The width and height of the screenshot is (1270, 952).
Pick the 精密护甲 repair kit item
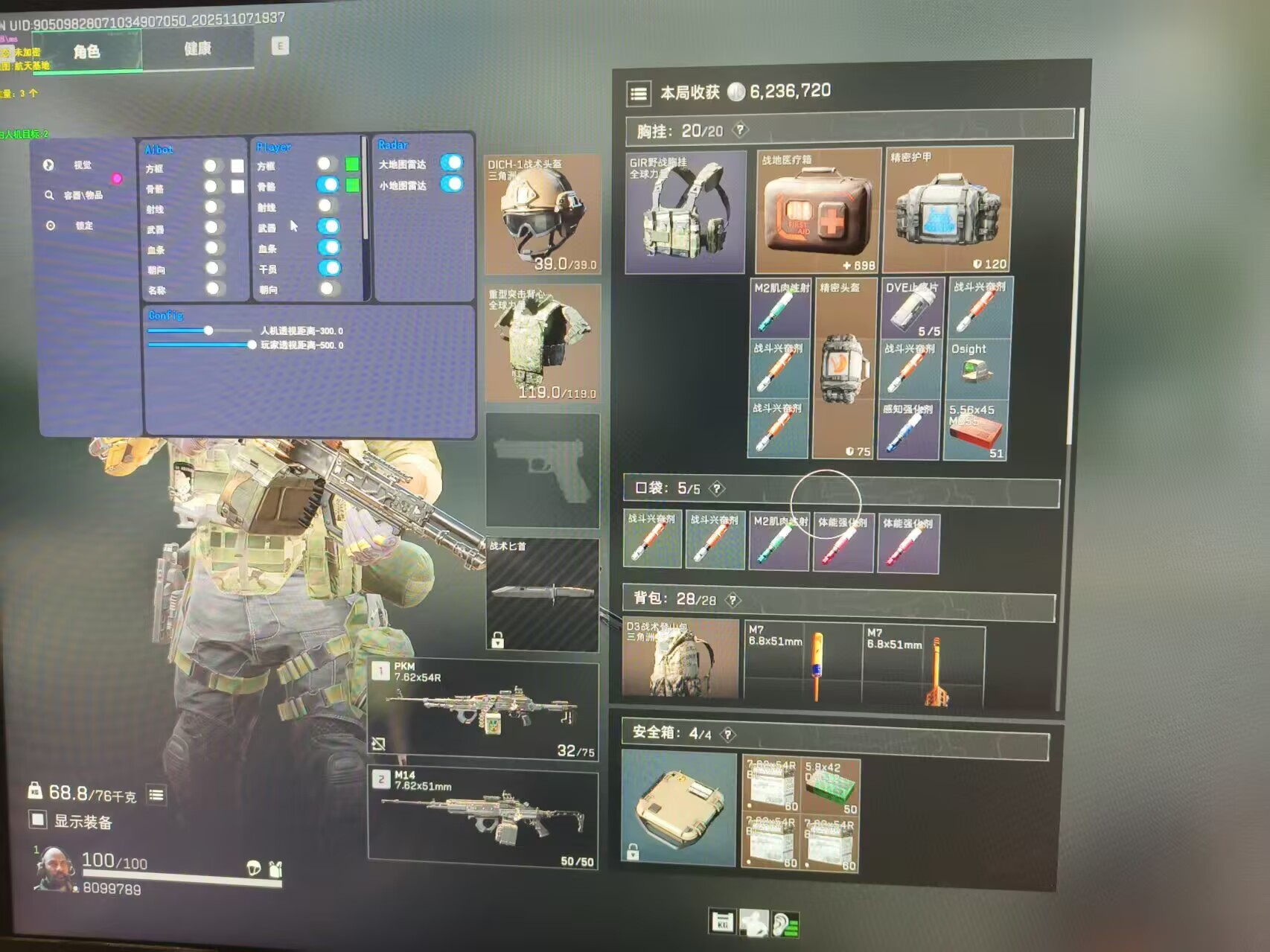[948, 209]
